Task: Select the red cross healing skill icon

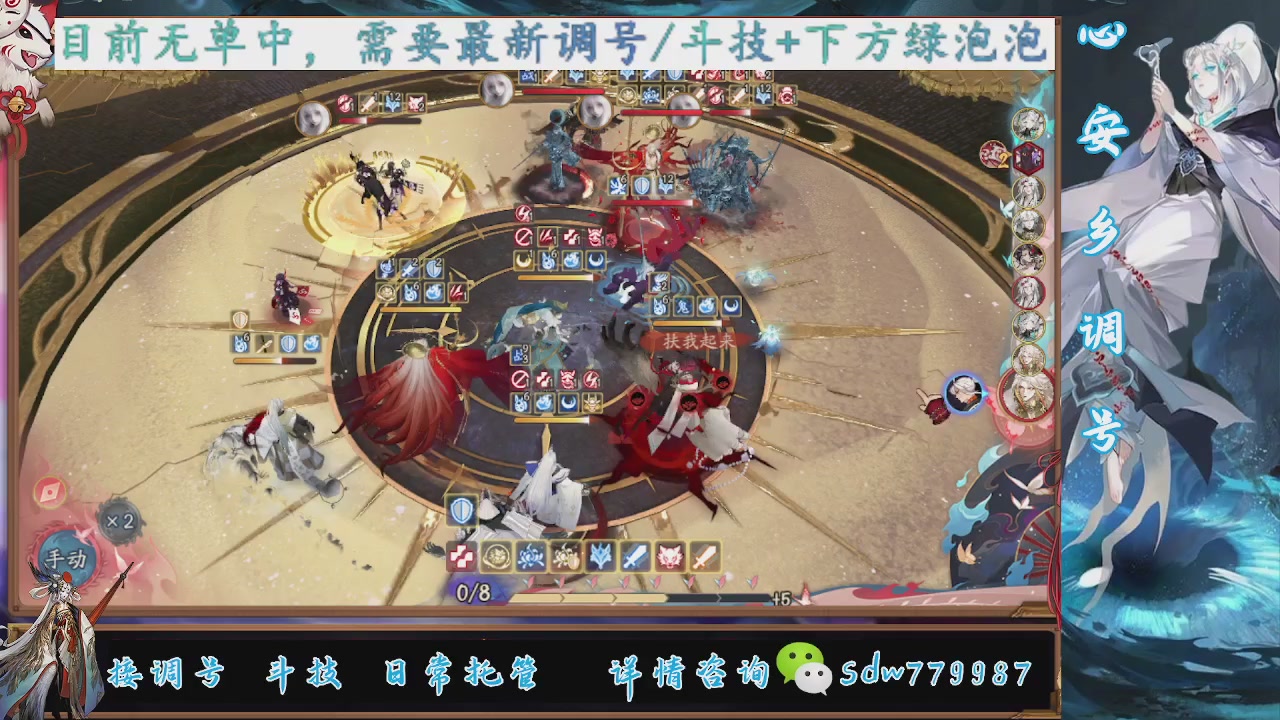Action: point(460,557)
